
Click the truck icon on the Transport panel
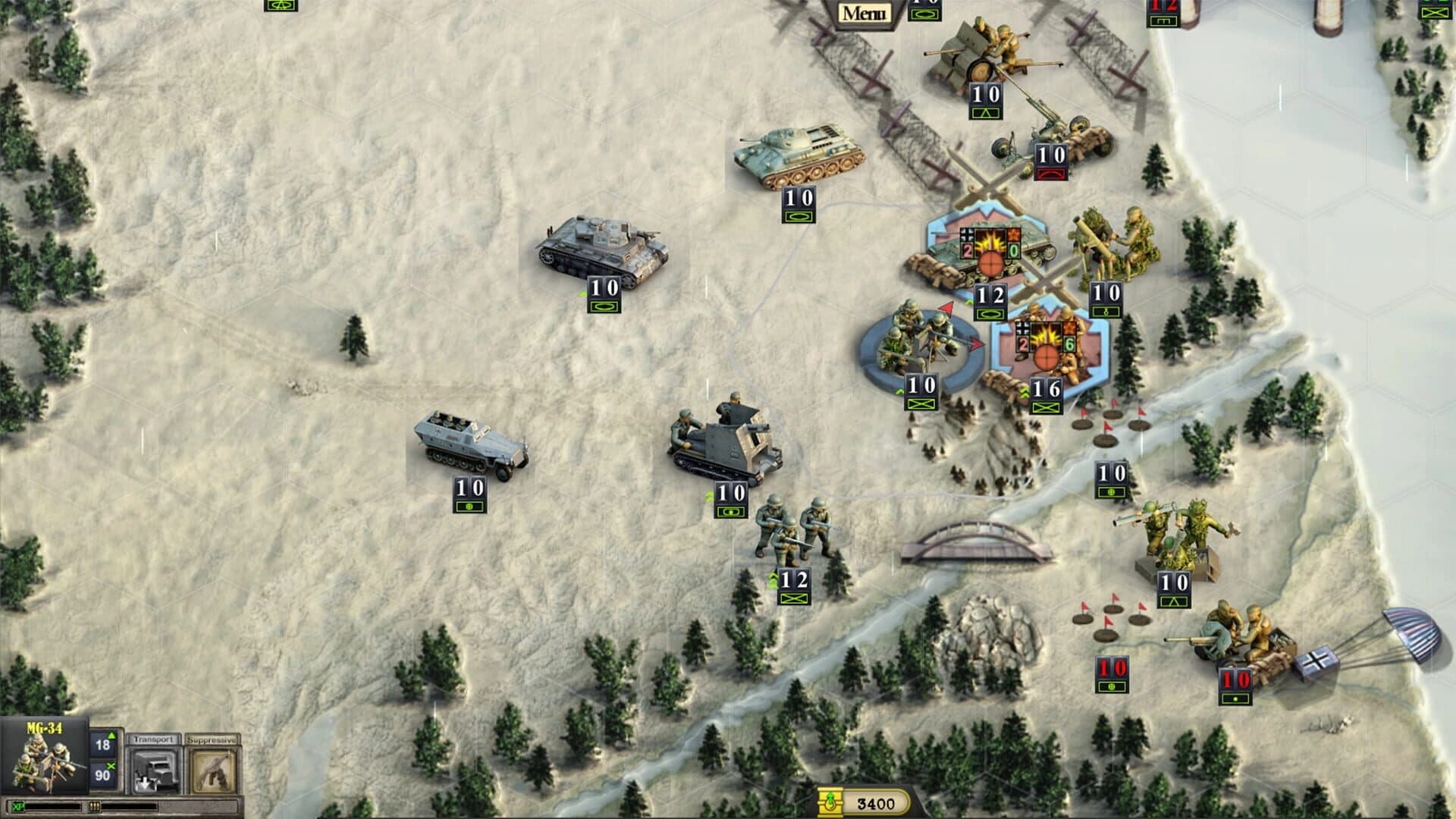(155, 771)
